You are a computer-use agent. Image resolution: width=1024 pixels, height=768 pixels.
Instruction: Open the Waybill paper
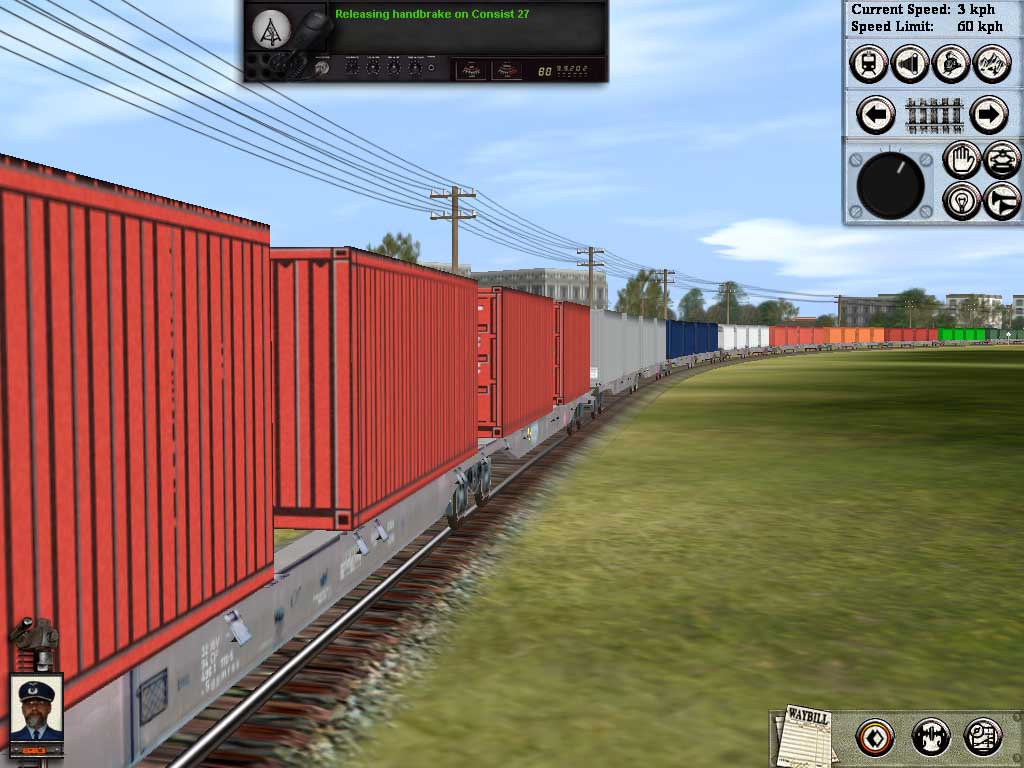(x=805, y=736)
